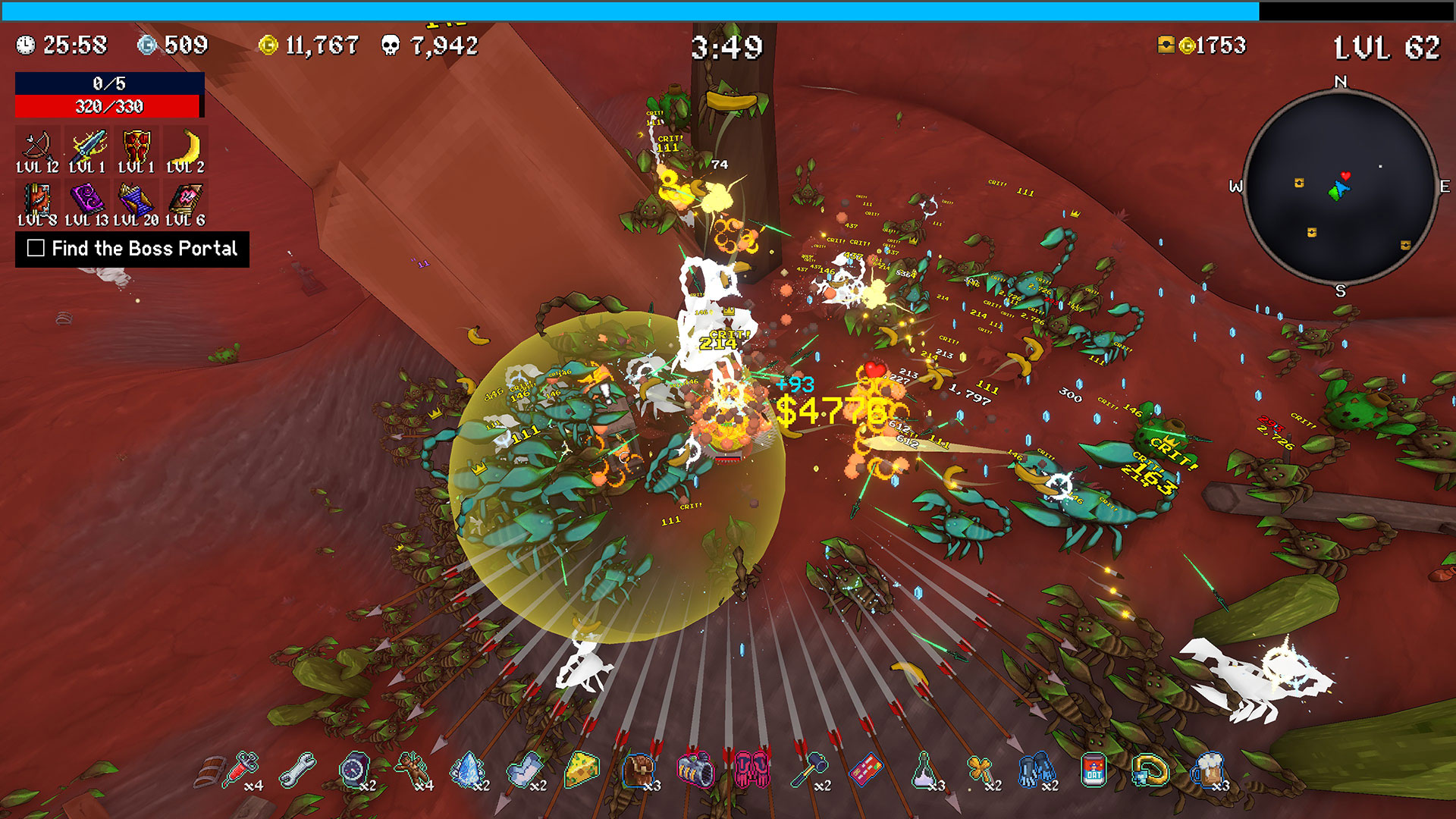Click the lightning sword weapon icon
1456x819 pixels.
[87, 145]
